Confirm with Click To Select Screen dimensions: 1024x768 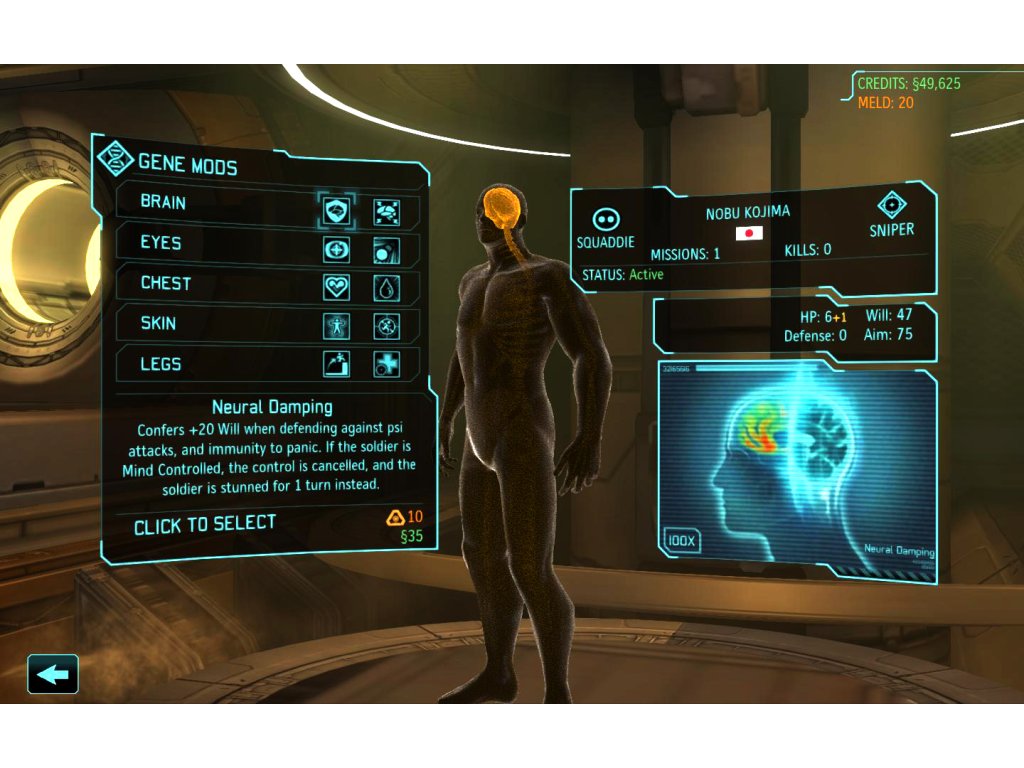(x=205, y=524)
